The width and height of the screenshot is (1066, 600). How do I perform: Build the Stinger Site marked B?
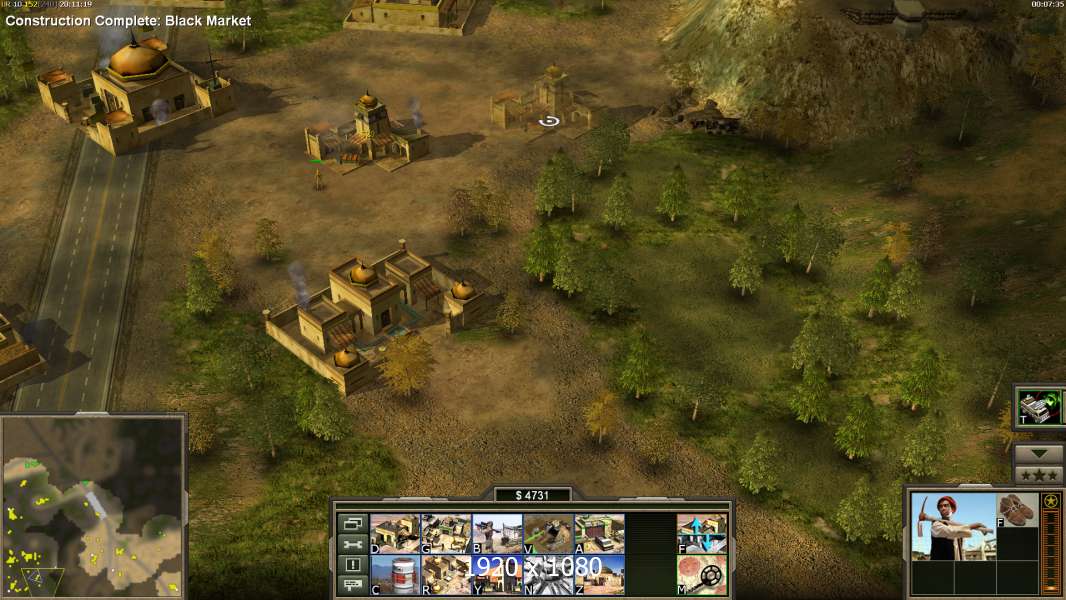497,534
